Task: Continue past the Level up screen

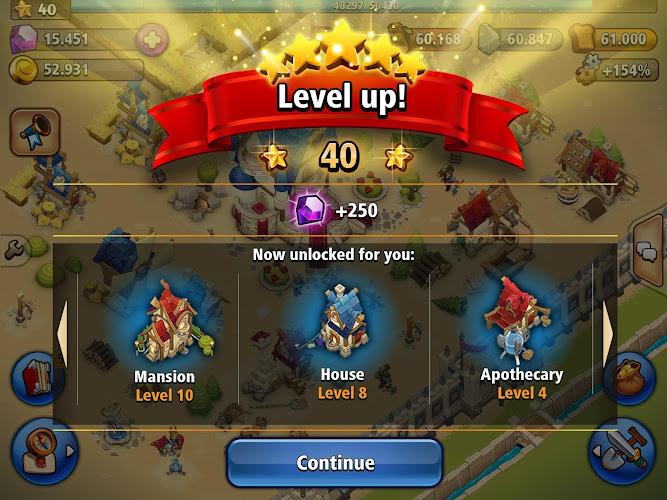Action: point(335,463)
